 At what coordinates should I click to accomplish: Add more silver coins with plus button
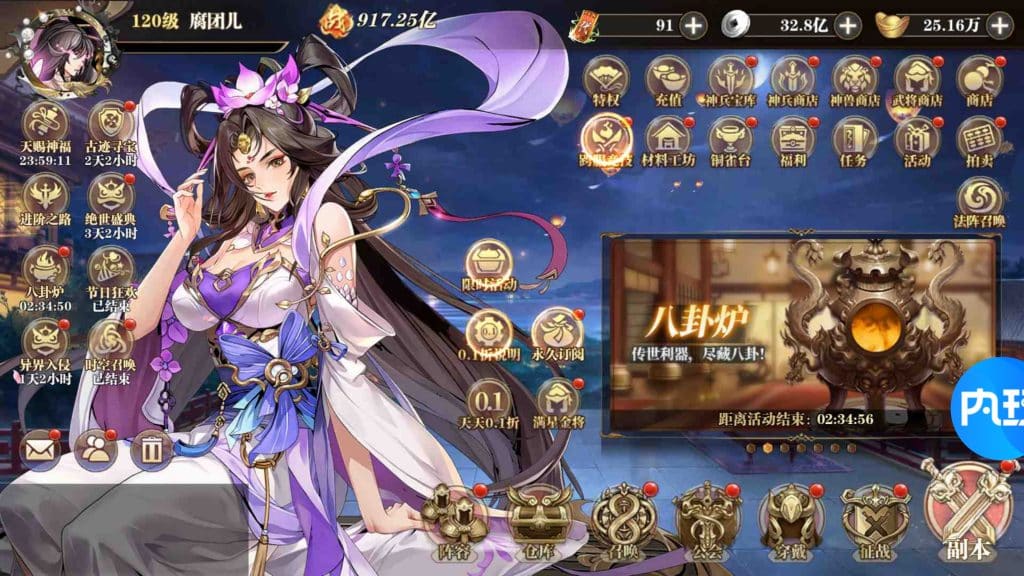point(847,25)
